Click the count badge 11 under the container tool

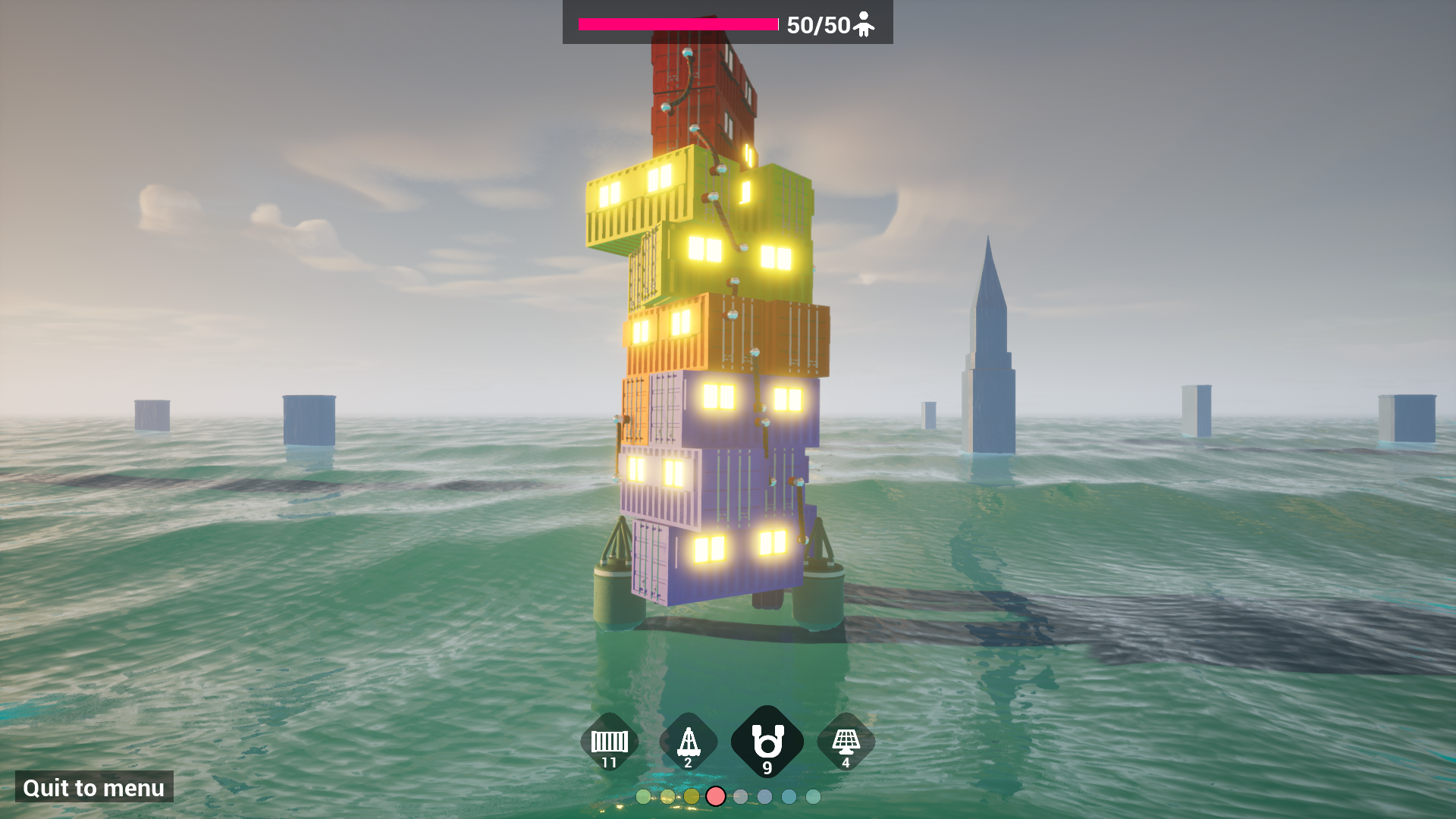[x=608, y=764]
